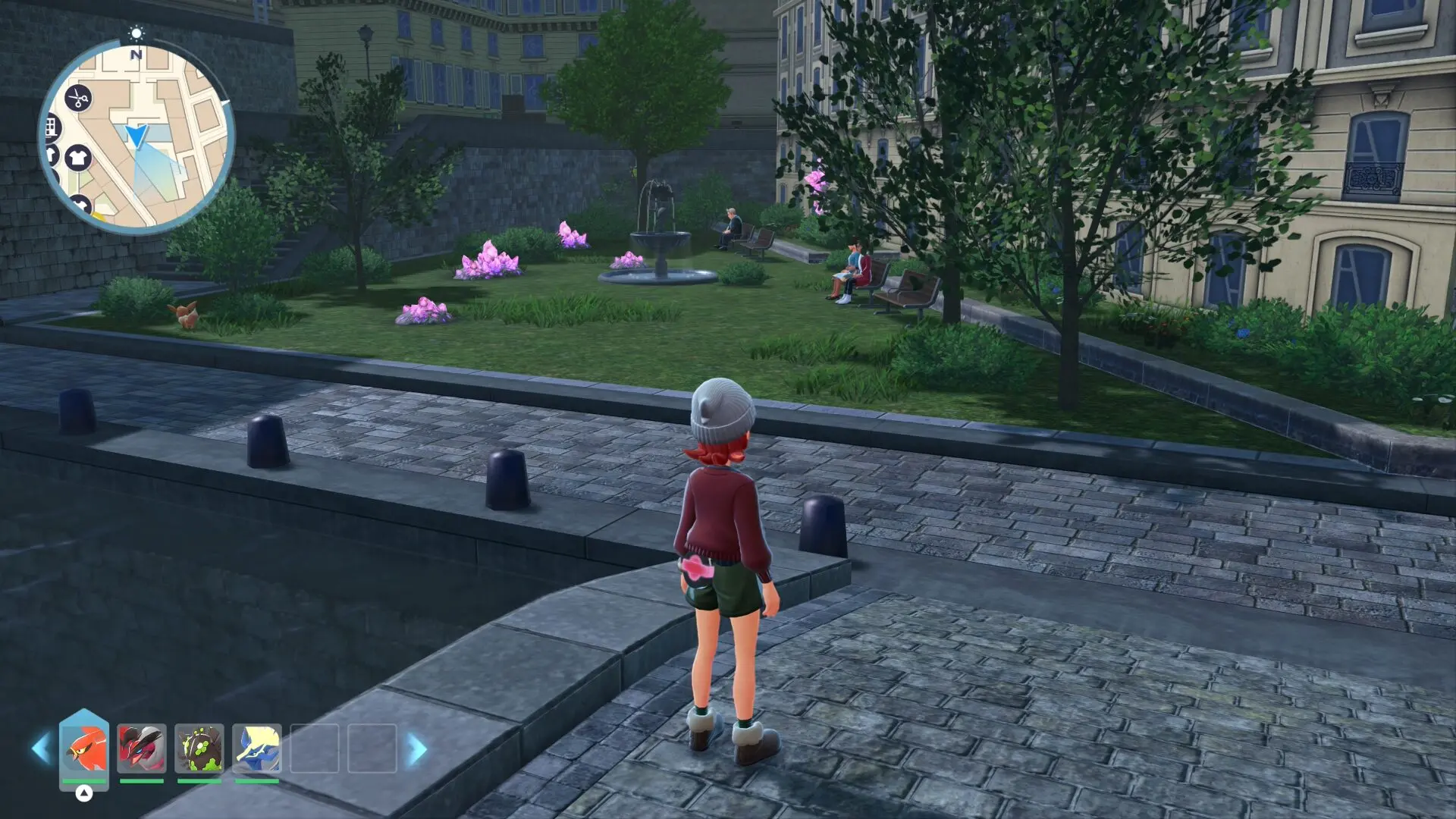Screen dimensions: 1456x819
Task: Select Talonflame in the party bar
Action: coord(83,748)
